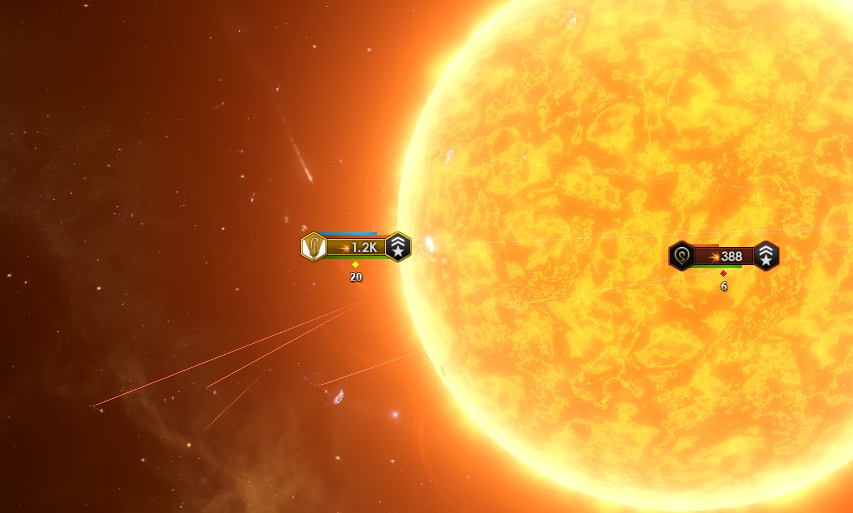
Task: Select the fleet marker showing 388 power
Action: coord(725,256)
